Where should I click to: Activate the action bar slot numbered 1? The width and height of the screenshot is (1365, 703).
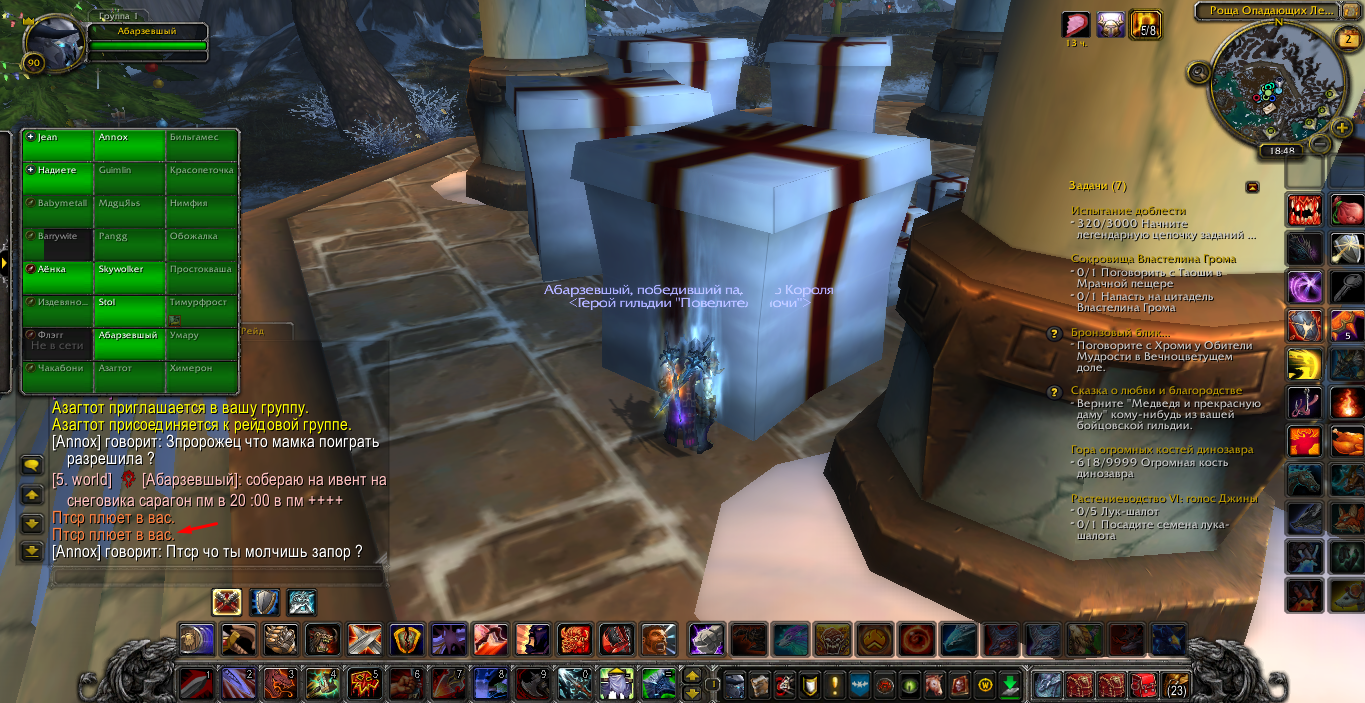pos(194,684)
